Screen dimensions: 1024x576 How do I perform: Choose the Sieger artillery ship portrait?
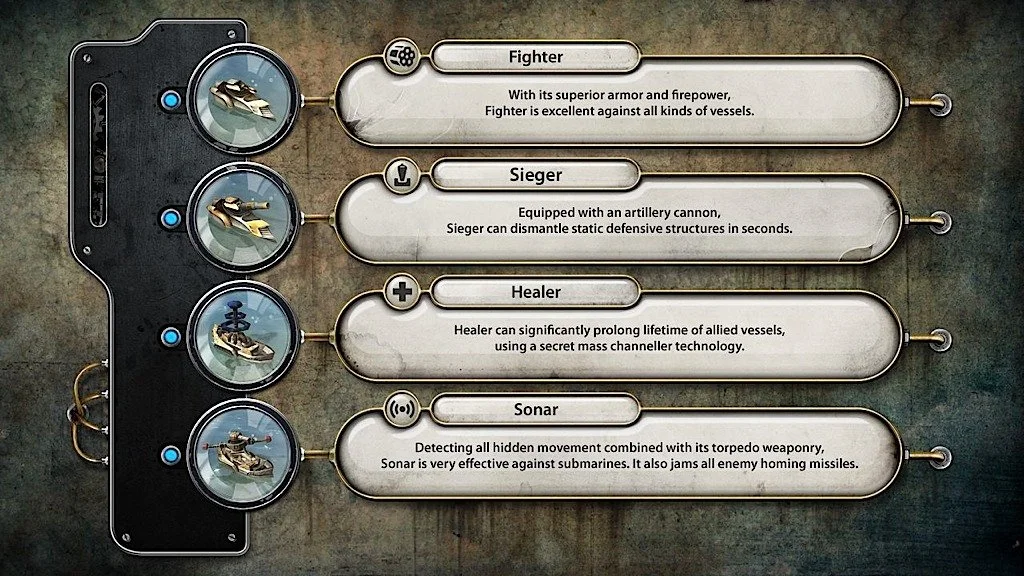242,217
